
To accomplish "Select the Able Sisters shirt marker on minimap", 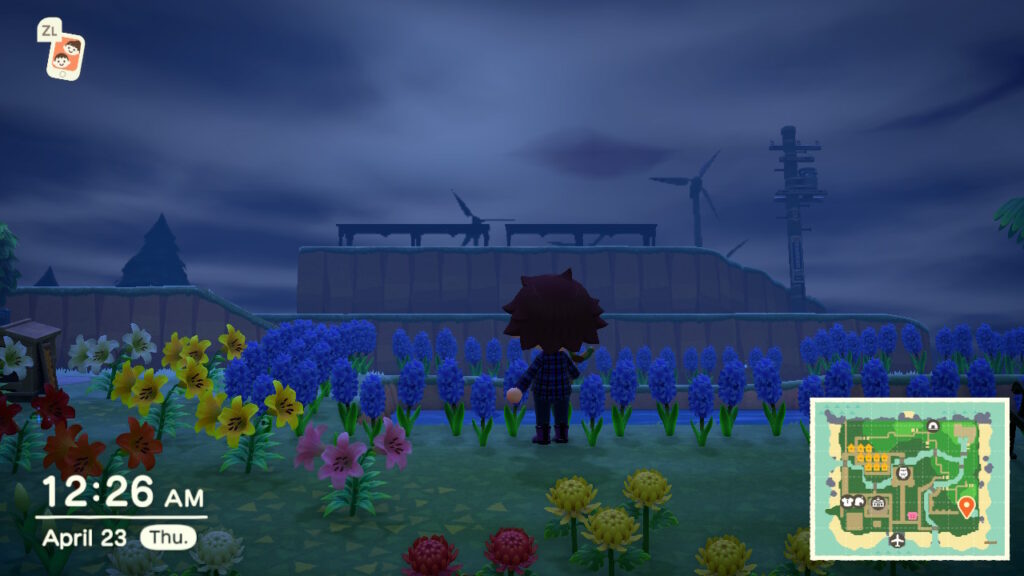I will pos(846,501).
